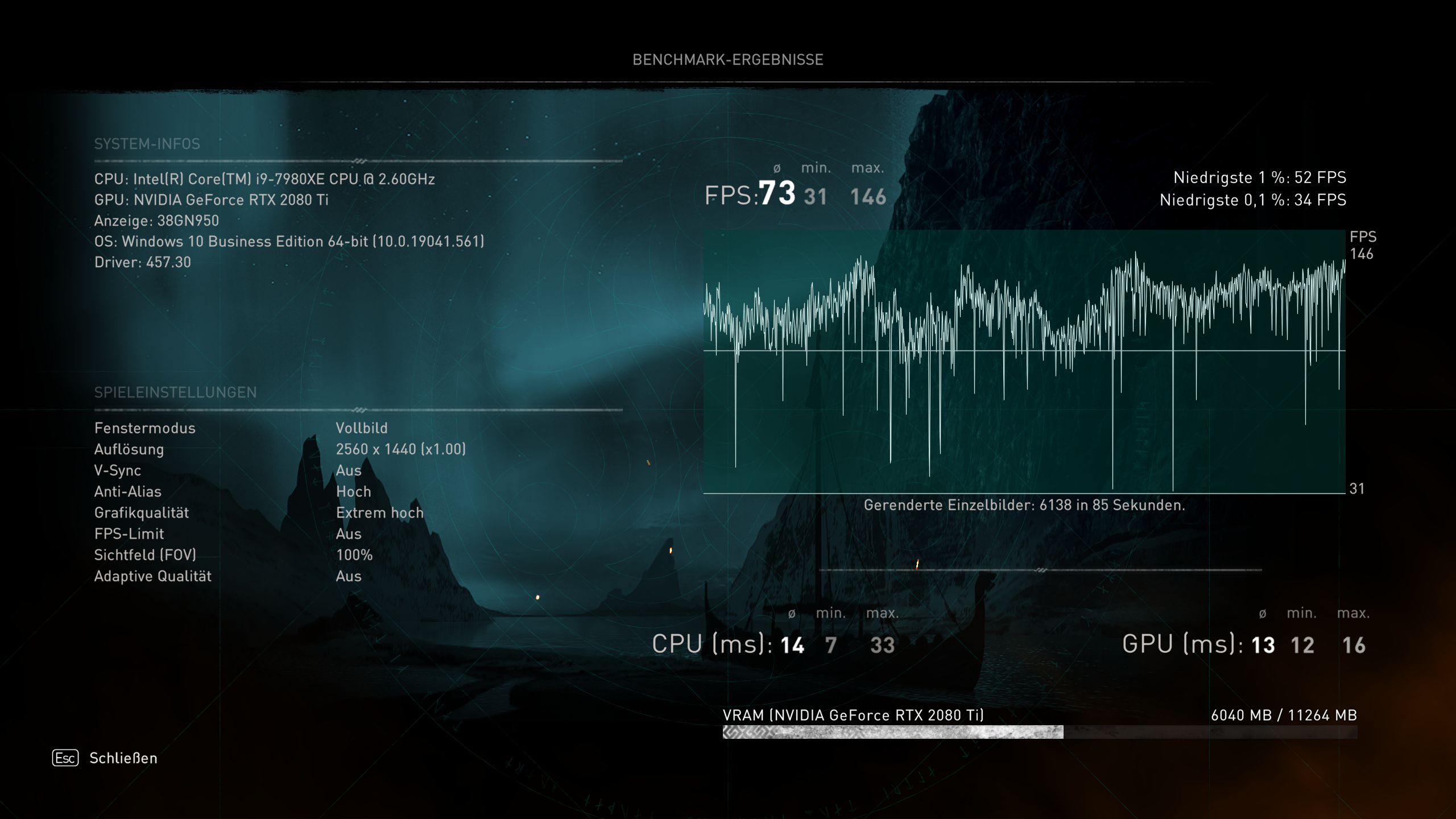Toggle the FPS-Limit setting
Screen dimensions: 1456x819
[x=350, y=533]
